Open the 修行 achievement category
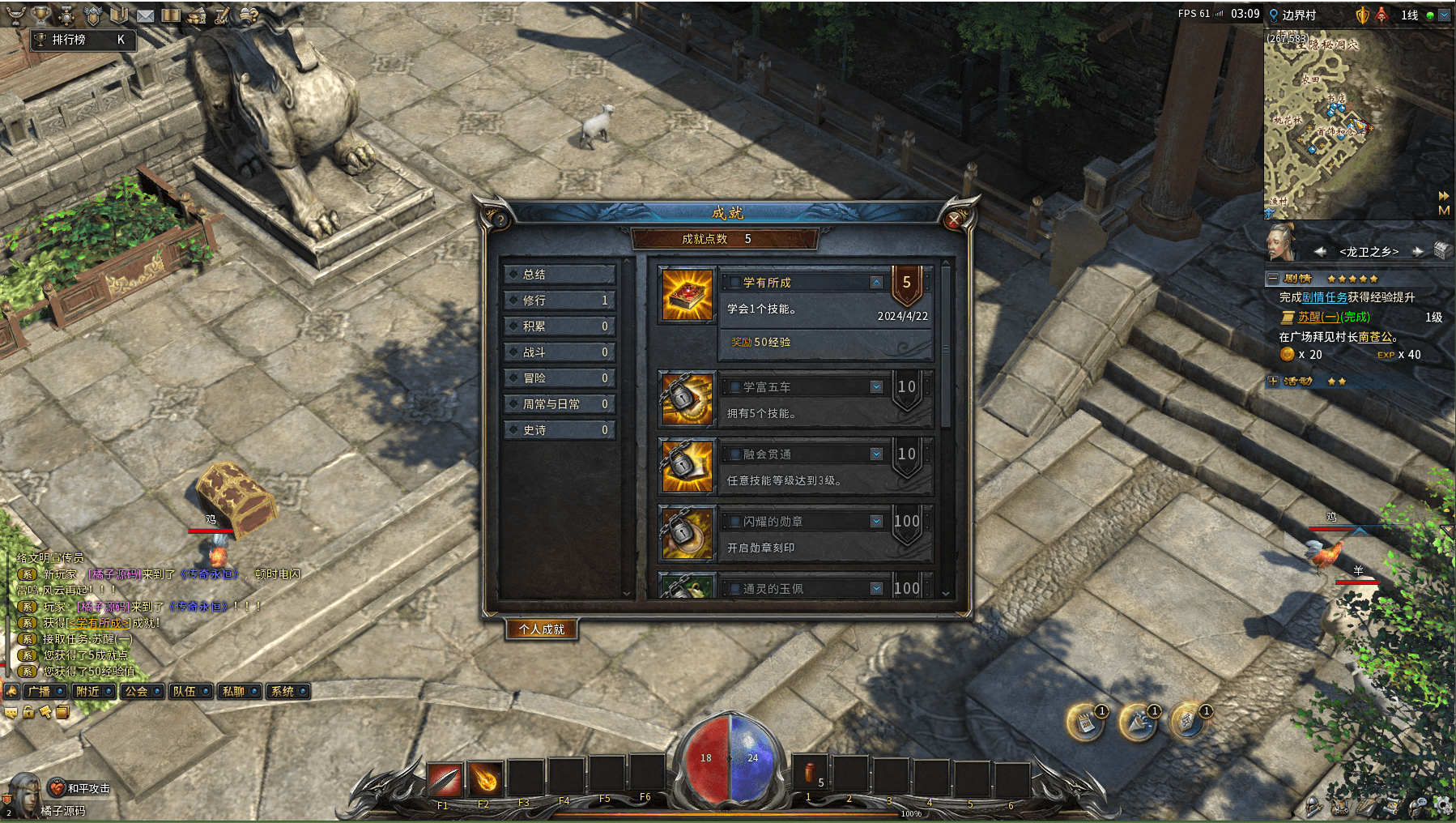The width and height of the screenshot is (1456, 823). click(559, 301)
